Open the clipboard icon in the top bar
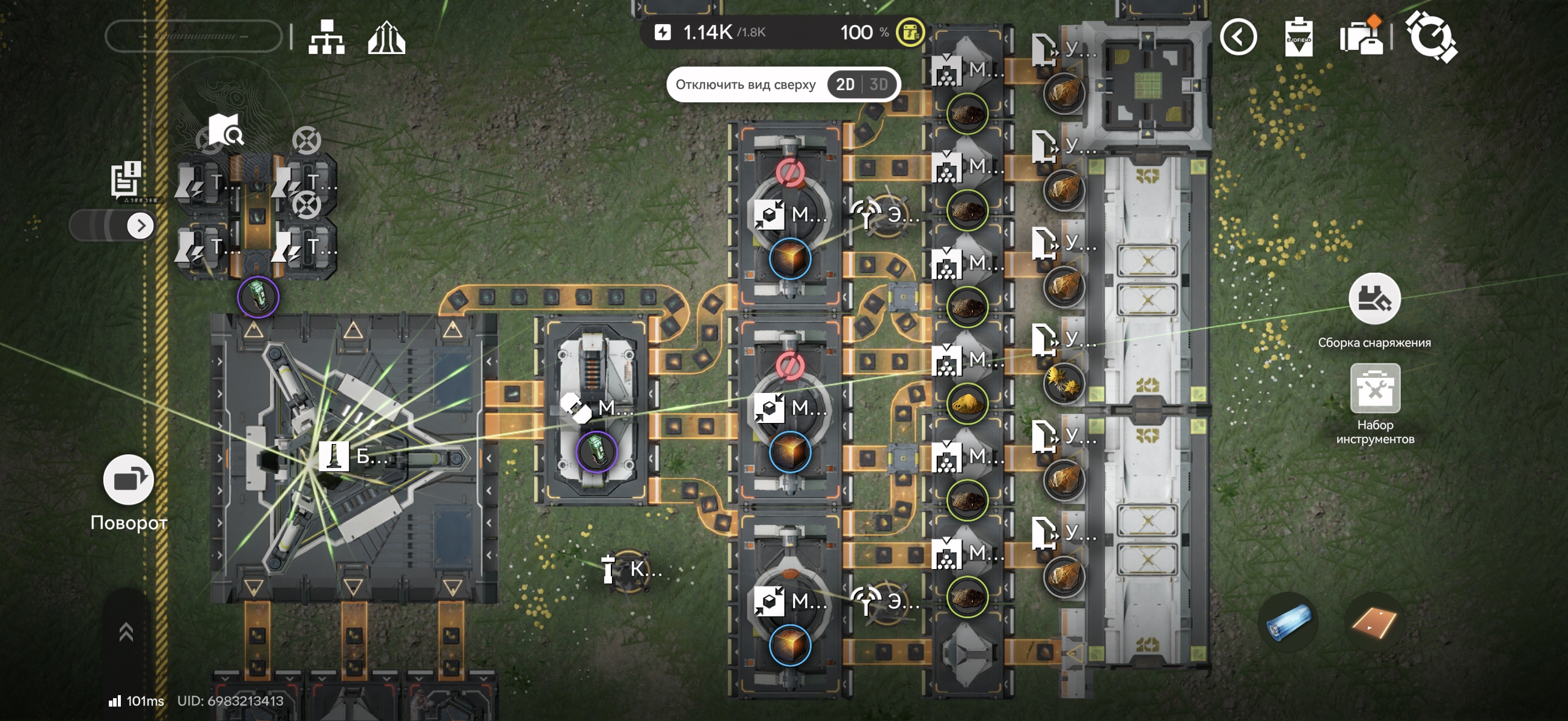 pos(1297,38)
